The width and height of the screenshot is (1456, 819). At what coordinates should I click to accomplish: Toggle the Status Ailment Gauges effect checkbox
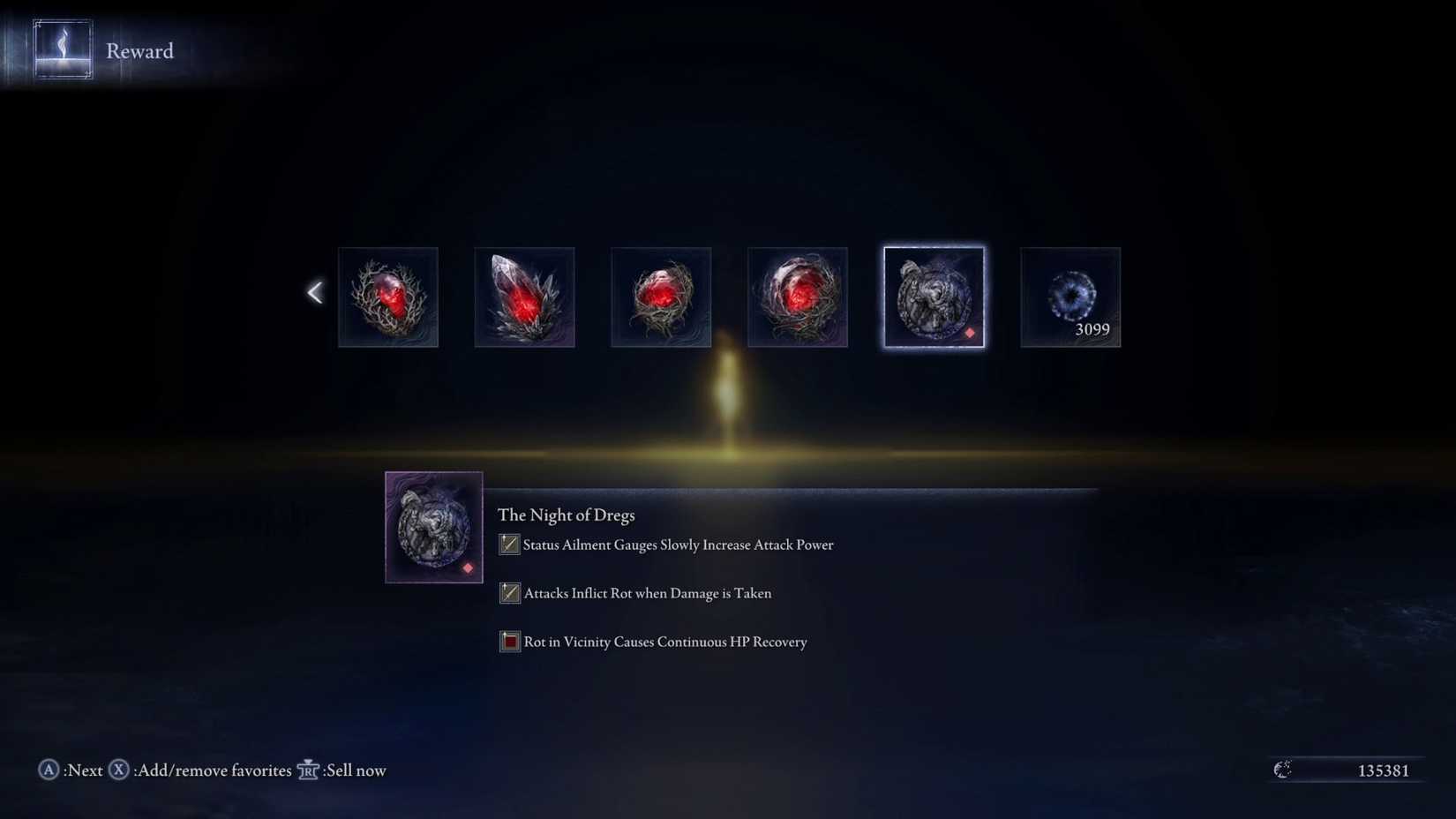coord(509,545)
